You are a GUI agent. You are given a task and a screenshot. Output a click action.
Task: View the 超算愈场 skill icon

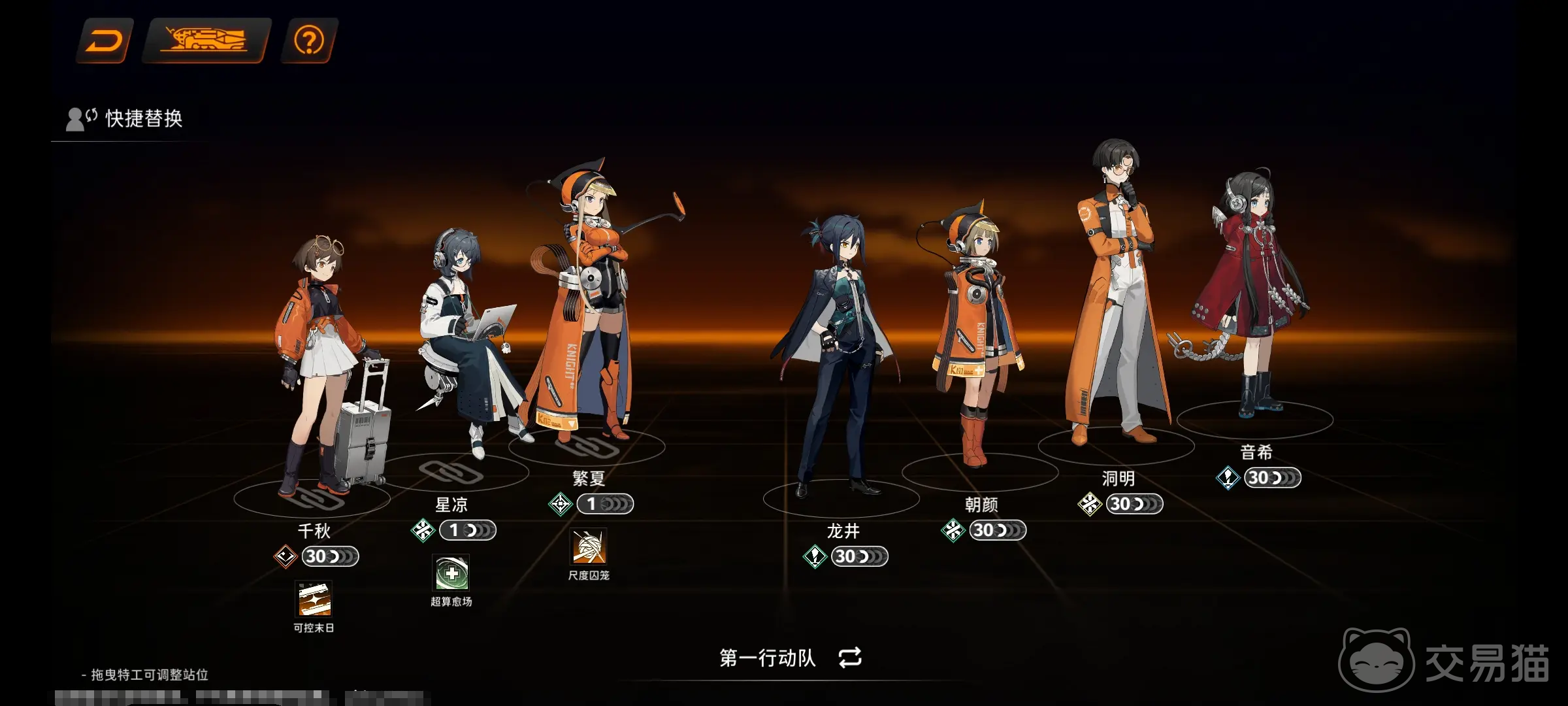451,573
